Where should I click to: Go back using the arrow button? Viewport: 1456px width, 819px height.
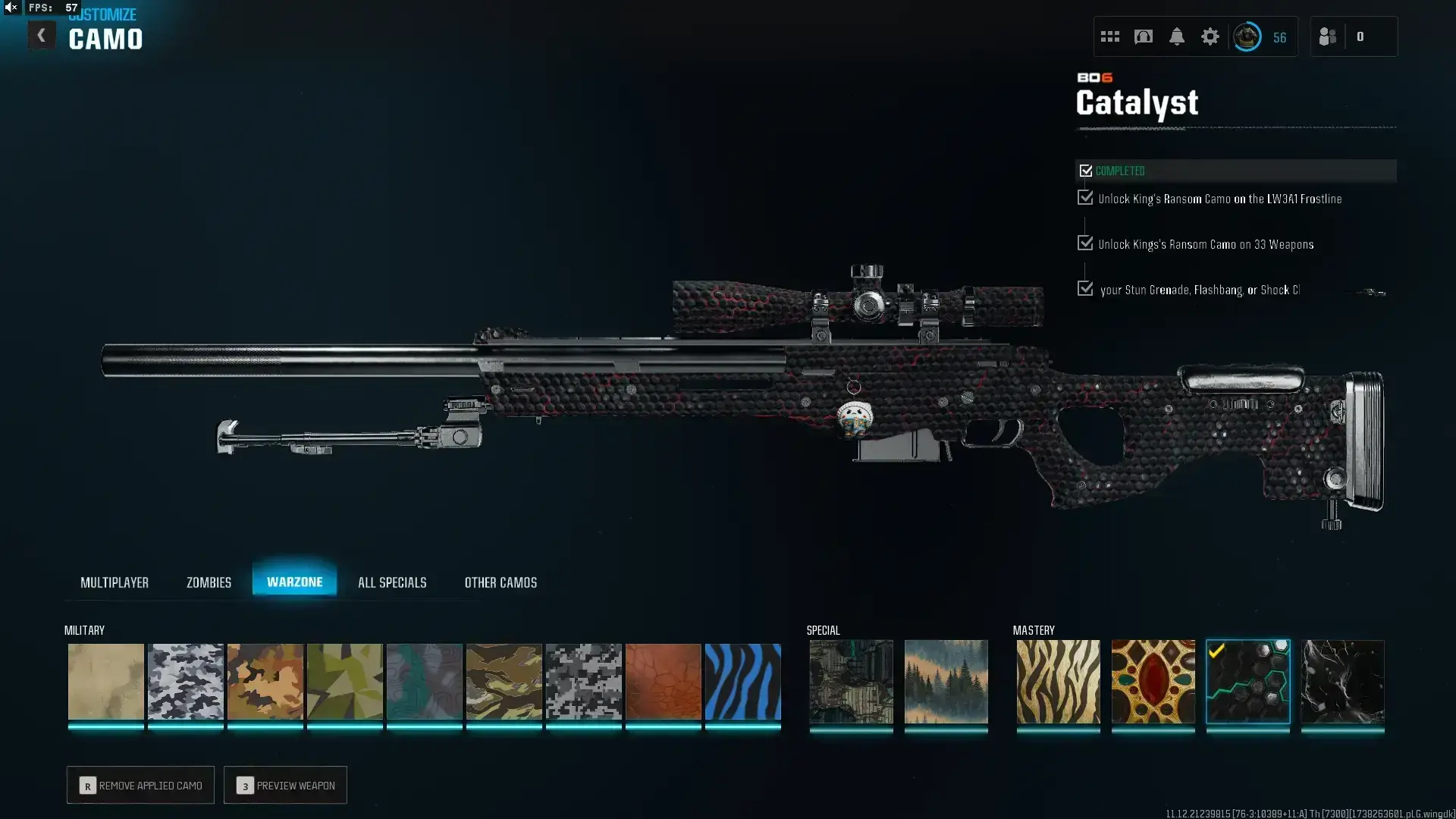coord(41,36)
